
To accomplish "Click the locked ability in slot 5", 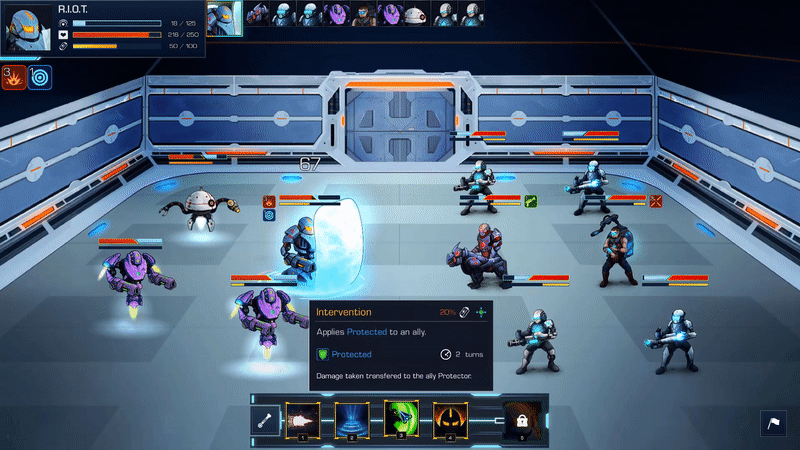I will 519,420.
